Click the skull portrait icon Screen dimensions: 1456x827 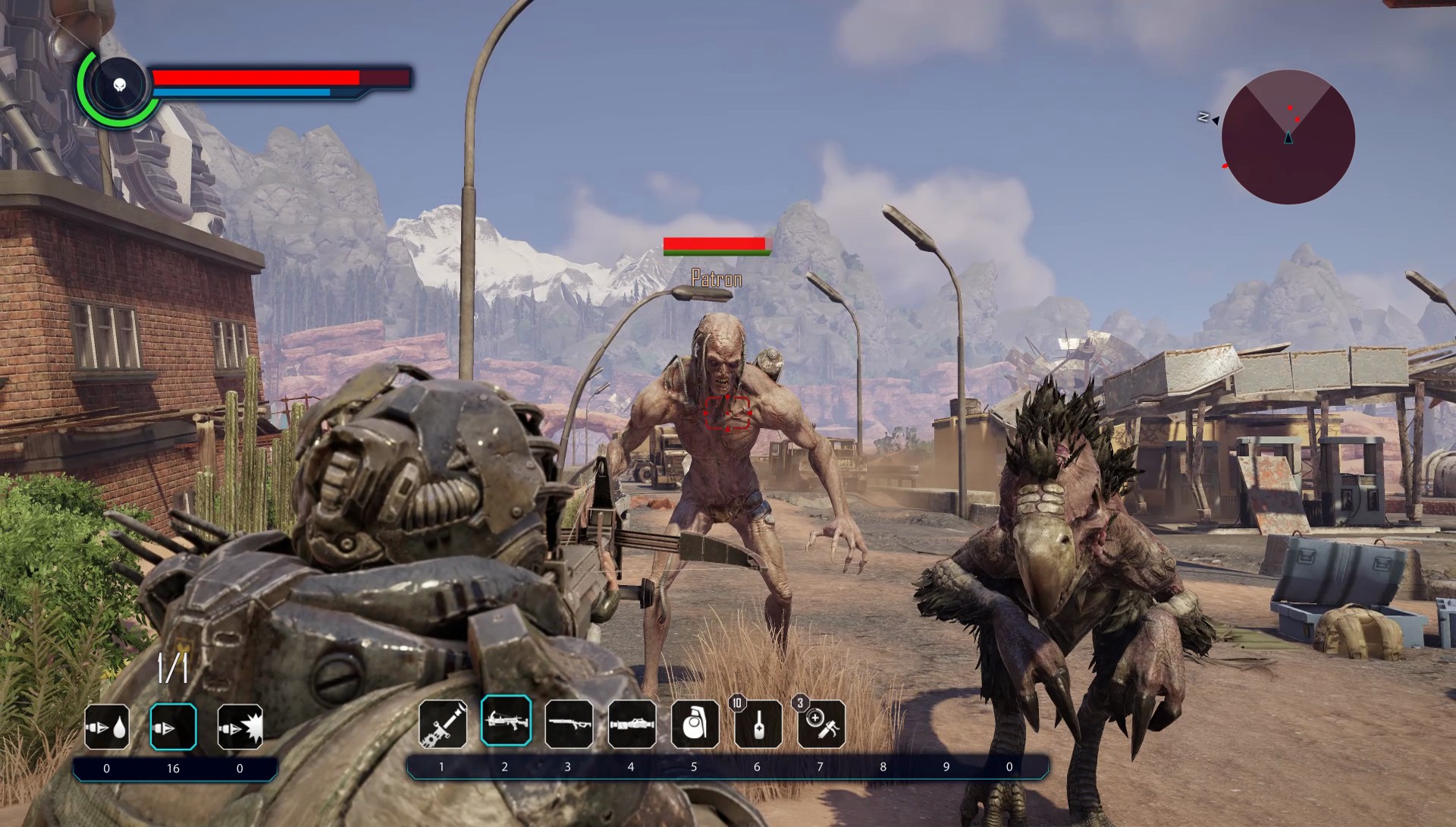coord(120,86)
